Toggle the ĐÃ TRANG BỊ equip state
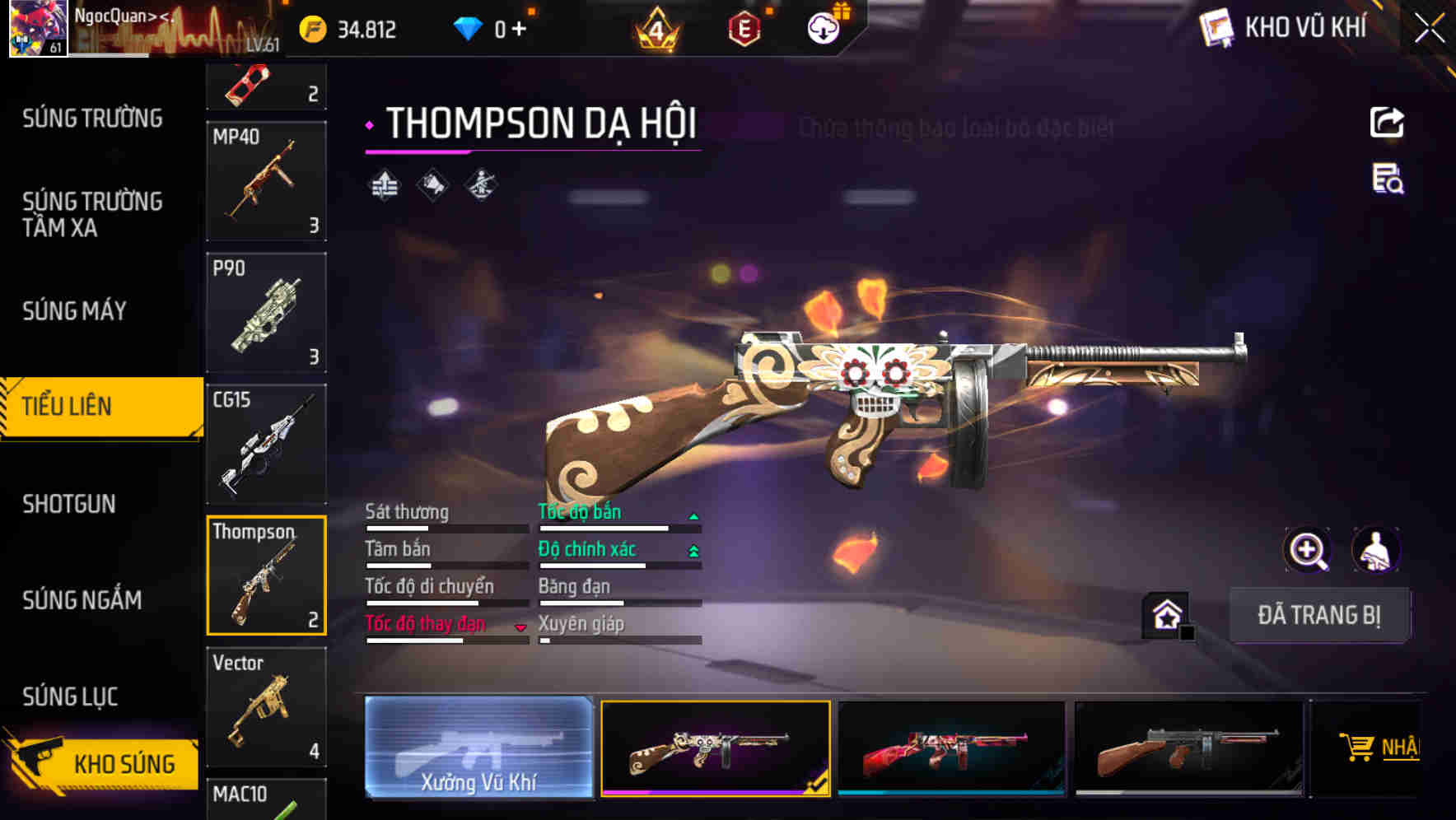Image resolution: width=1456 pixels, height=820 pixels. (1319, 615)
